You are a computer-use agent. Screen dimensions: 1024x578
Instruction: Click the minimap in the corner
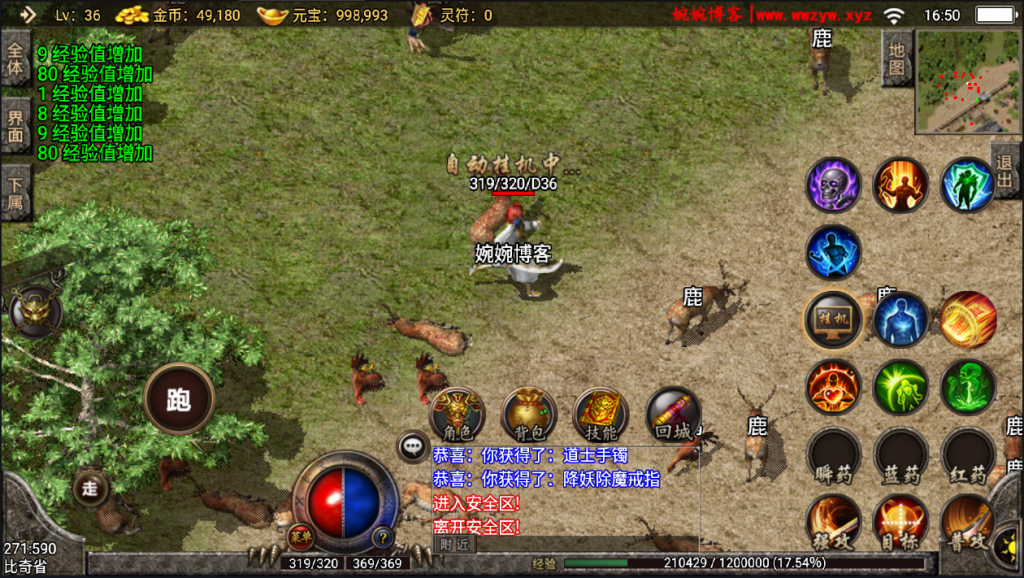pyautogui.click(x=967, y=81)
